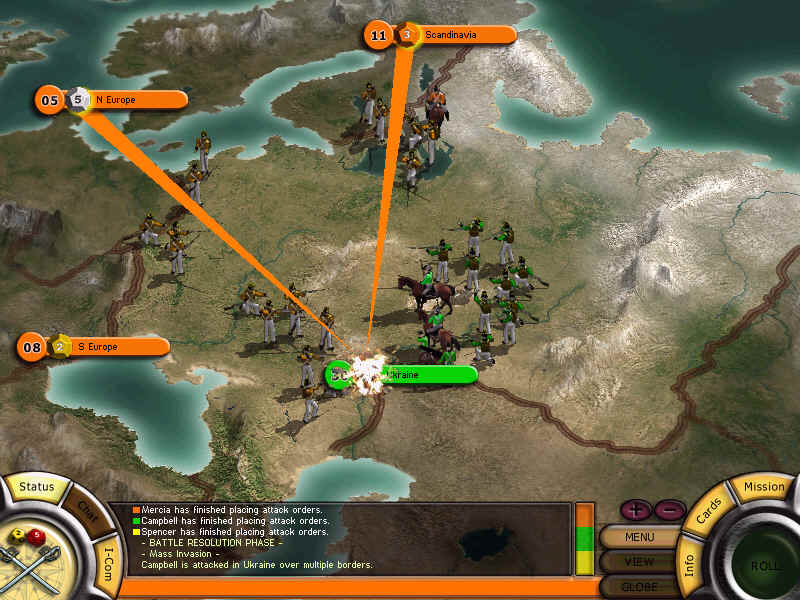The width and height of the screenshot is (800, 600).
Task: Show the Mission panel
Action: (x=764, y=487)
